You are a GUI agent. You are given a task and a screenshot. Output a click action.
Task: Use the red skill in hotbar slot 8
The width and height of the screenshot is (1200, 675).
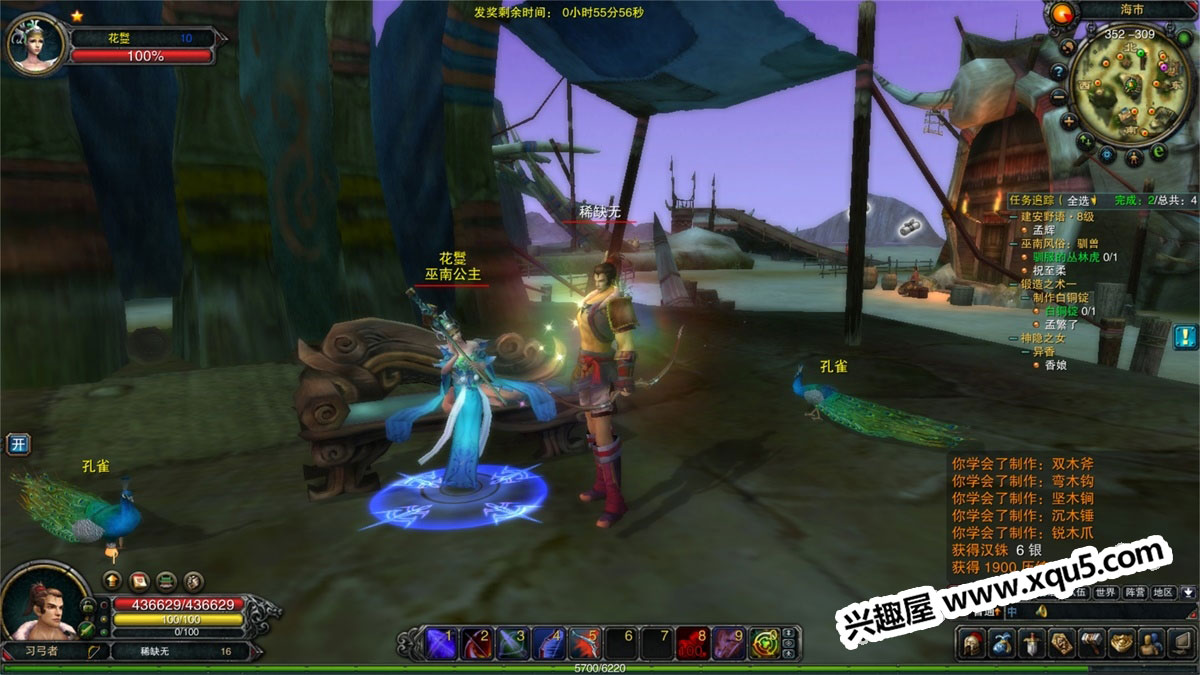[x=692, y=642]
